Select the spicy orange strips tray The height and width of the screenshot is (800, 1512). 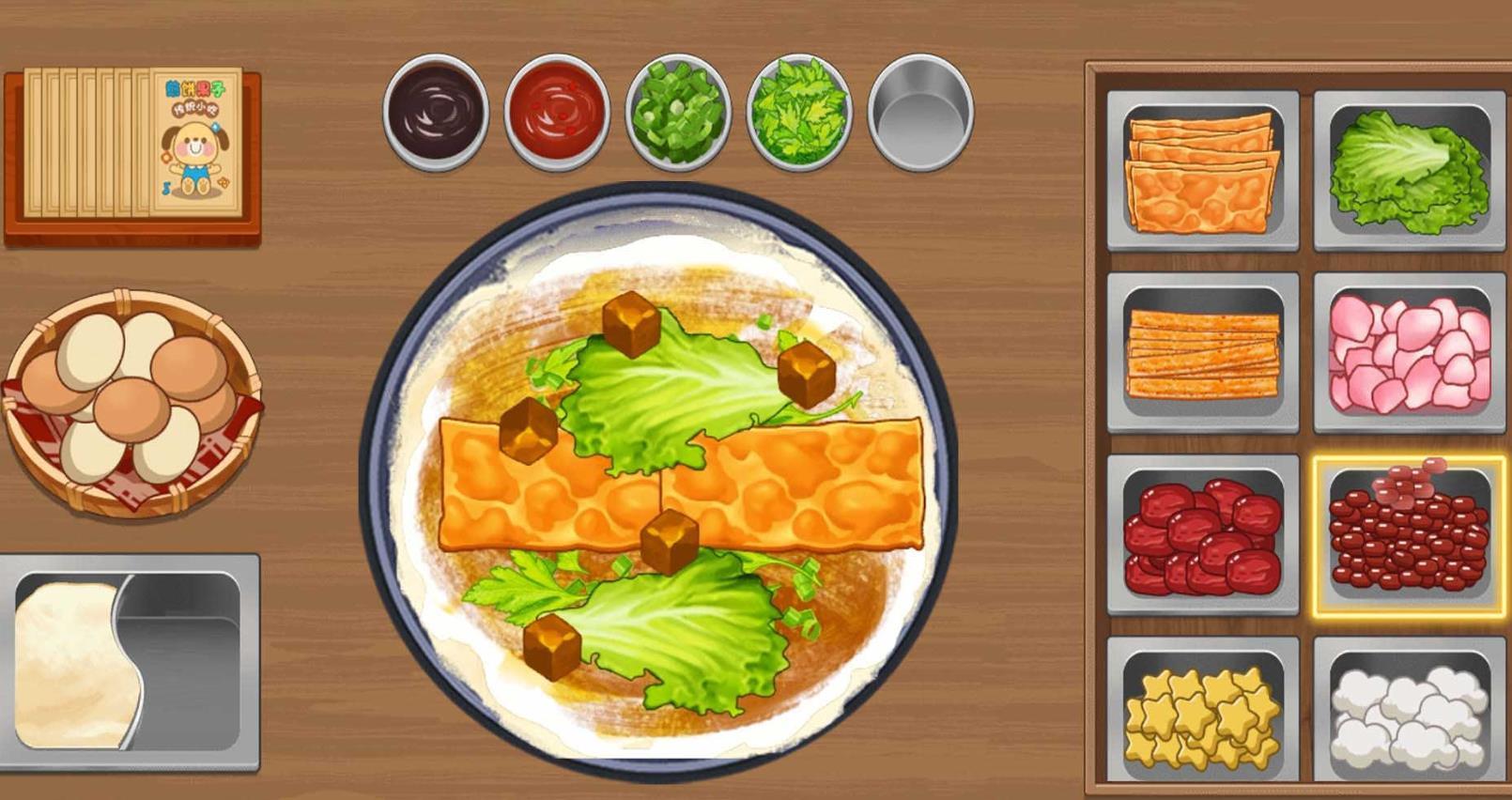click(x=1202, y=353)
